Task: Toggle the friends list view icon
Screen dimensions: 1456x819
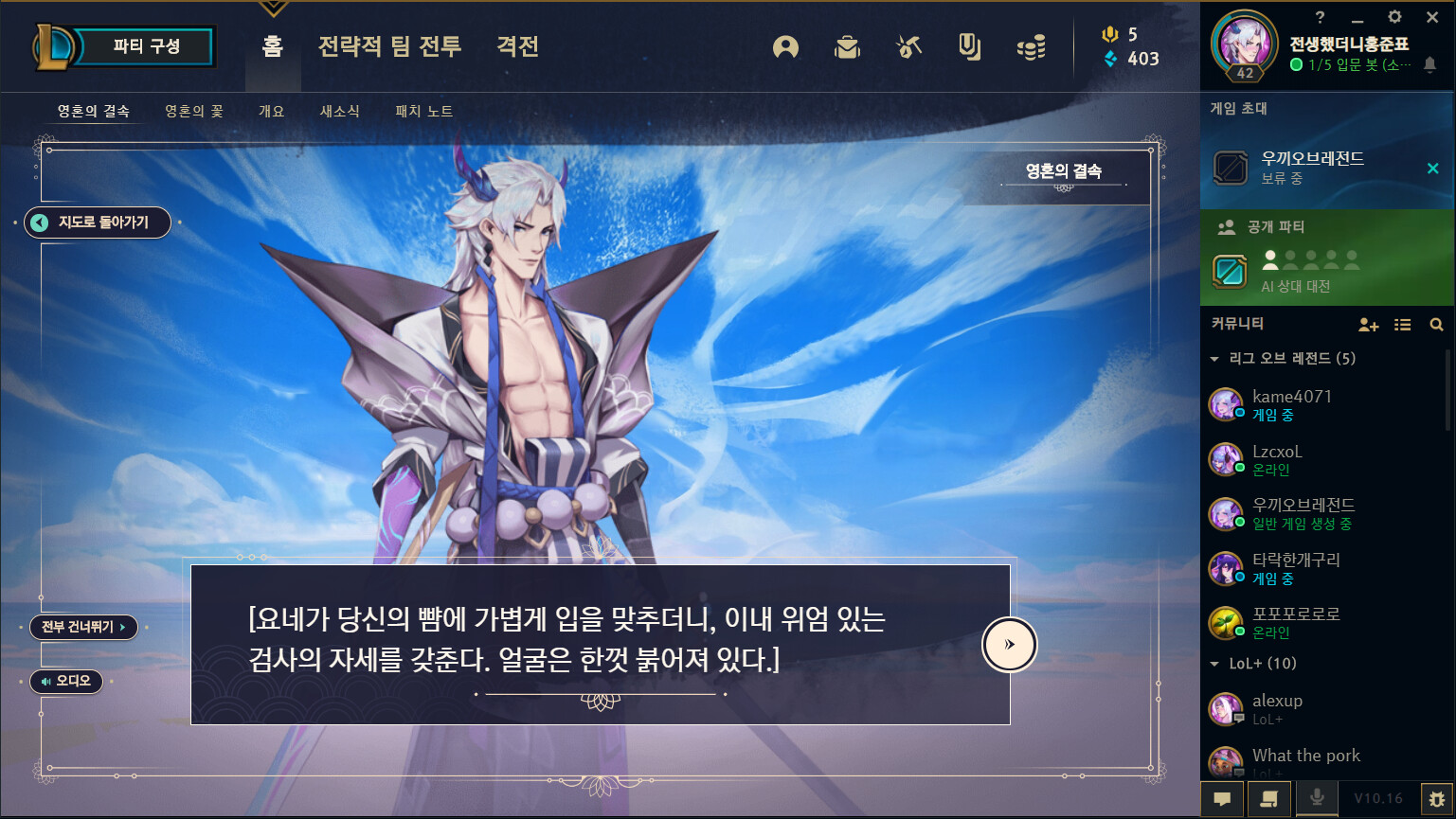Action: click(1402, 324)
